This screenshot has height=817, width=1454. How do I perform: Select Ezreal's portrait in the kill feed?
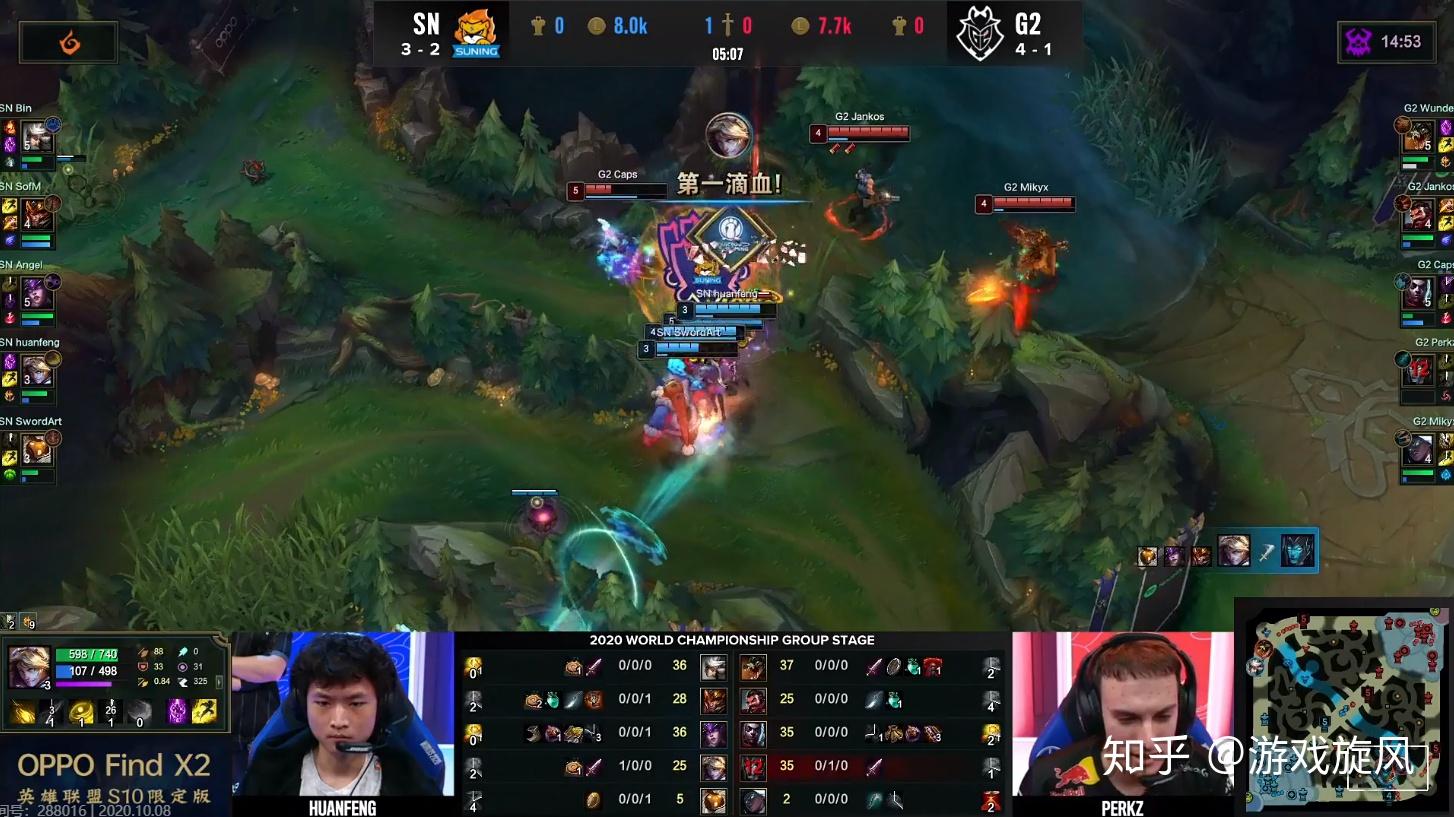click(1233, 551)
